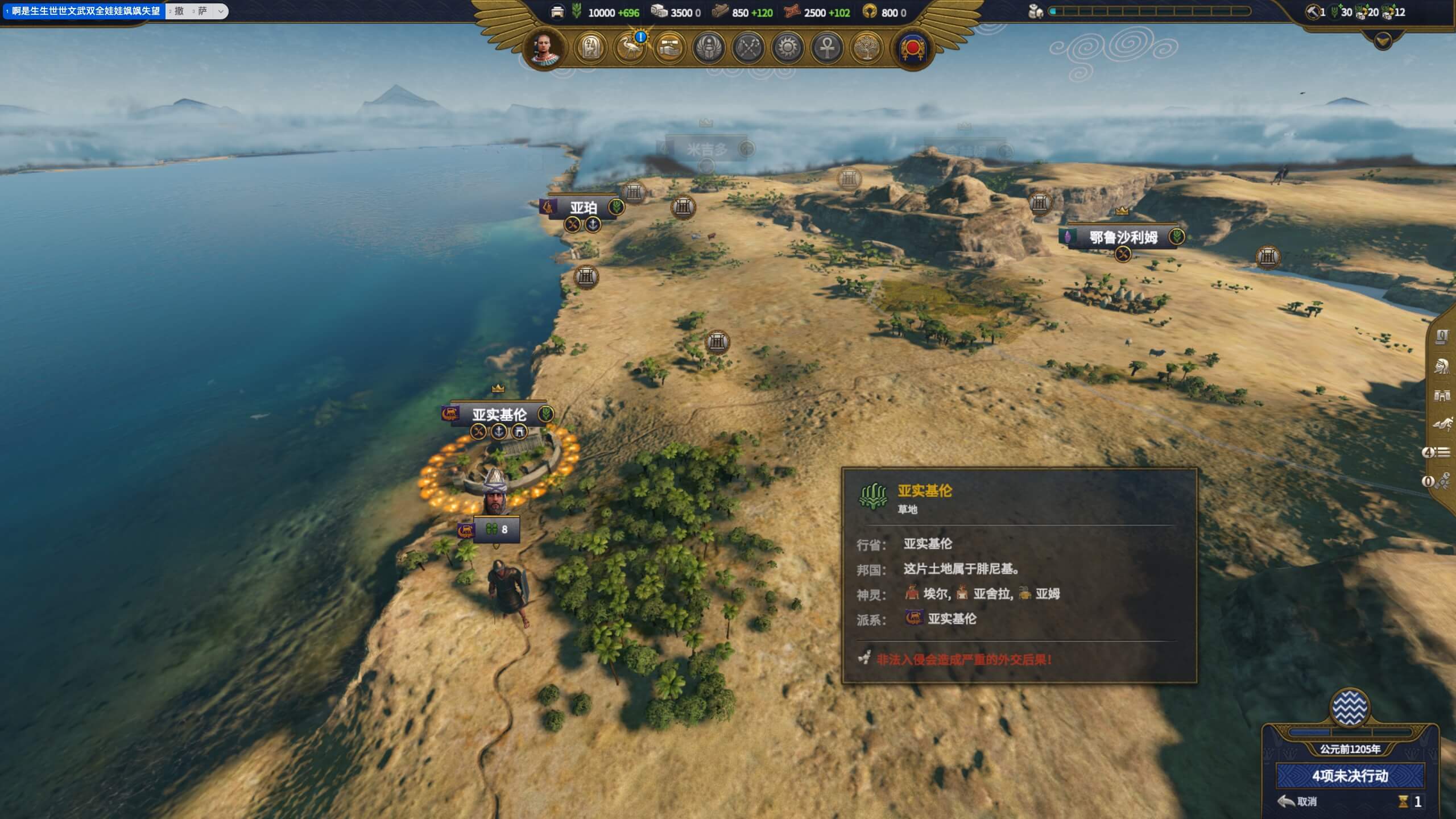This screenshot has width=1456, height=819.
Task: Open the hieroglyph stele panel
Action: click(591, 48)
